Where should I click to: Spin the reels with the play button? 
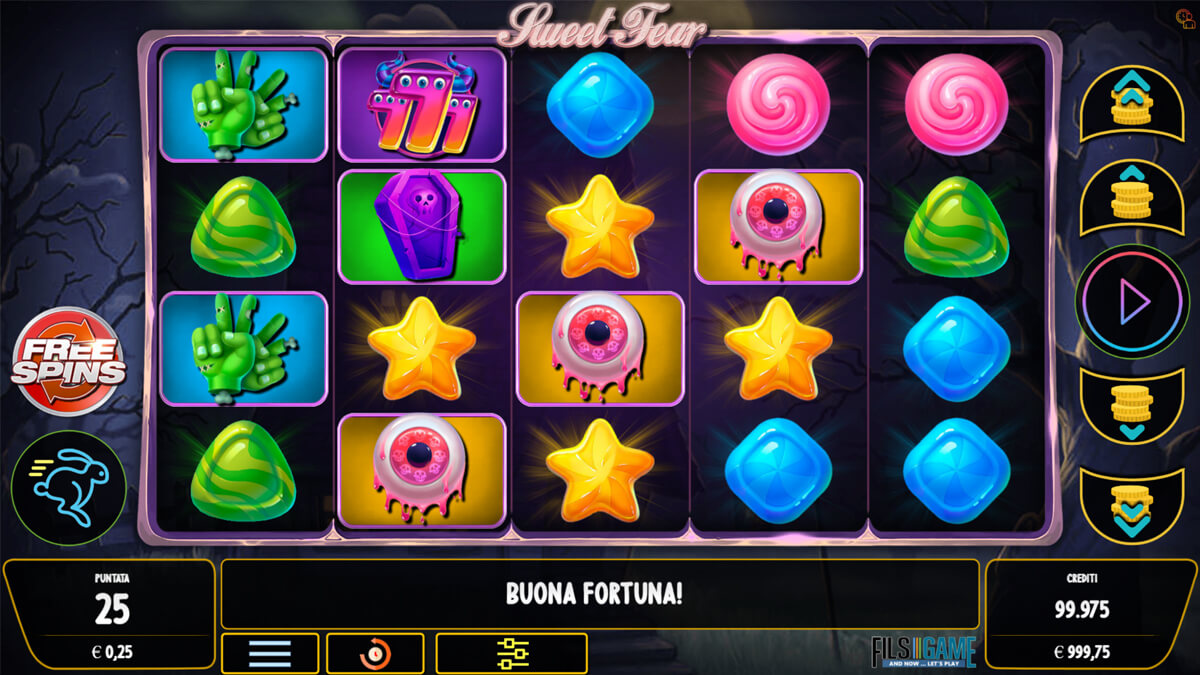pos(1132,301)
